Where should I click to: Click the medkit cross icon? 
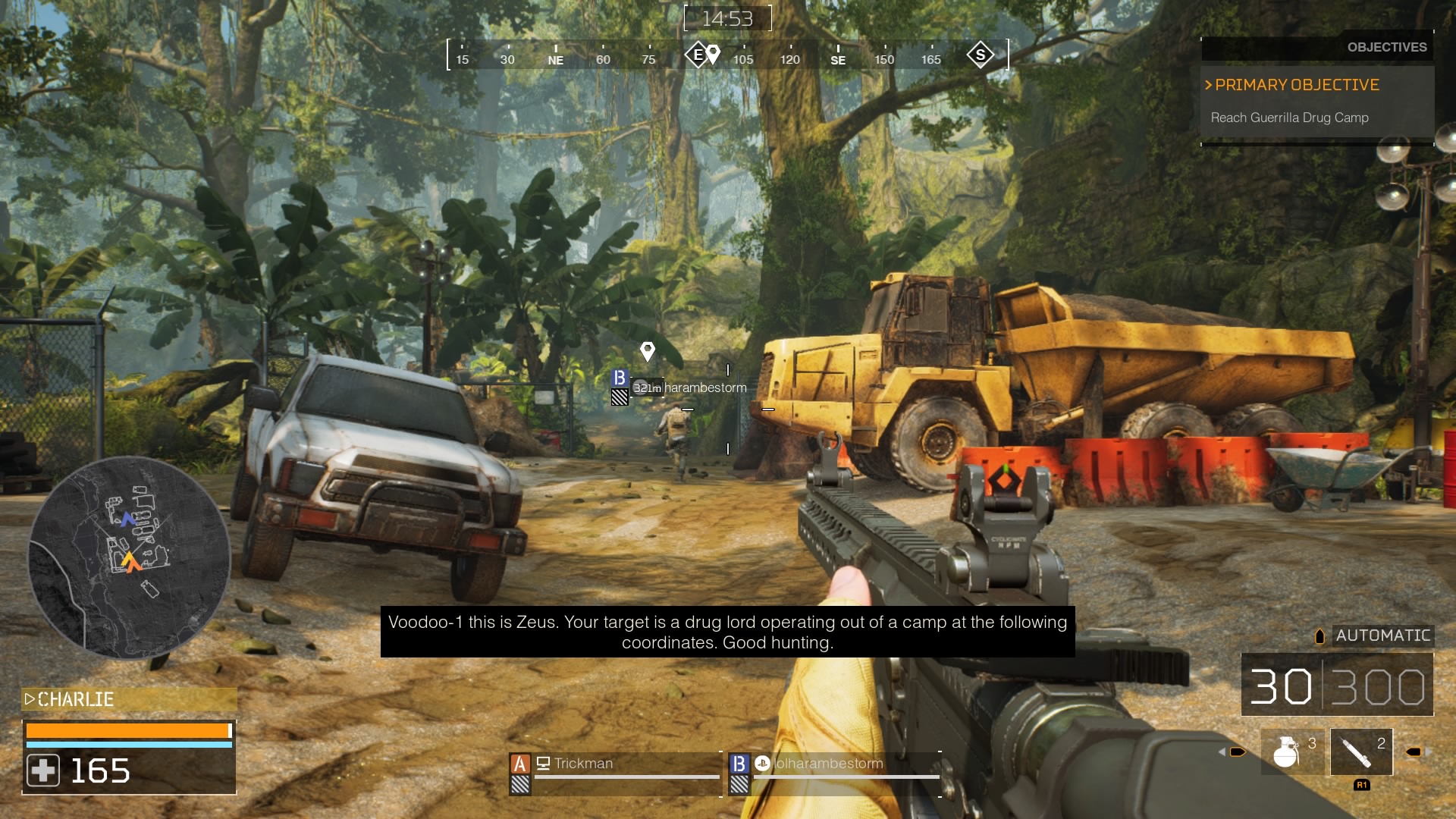coord(43,771)
